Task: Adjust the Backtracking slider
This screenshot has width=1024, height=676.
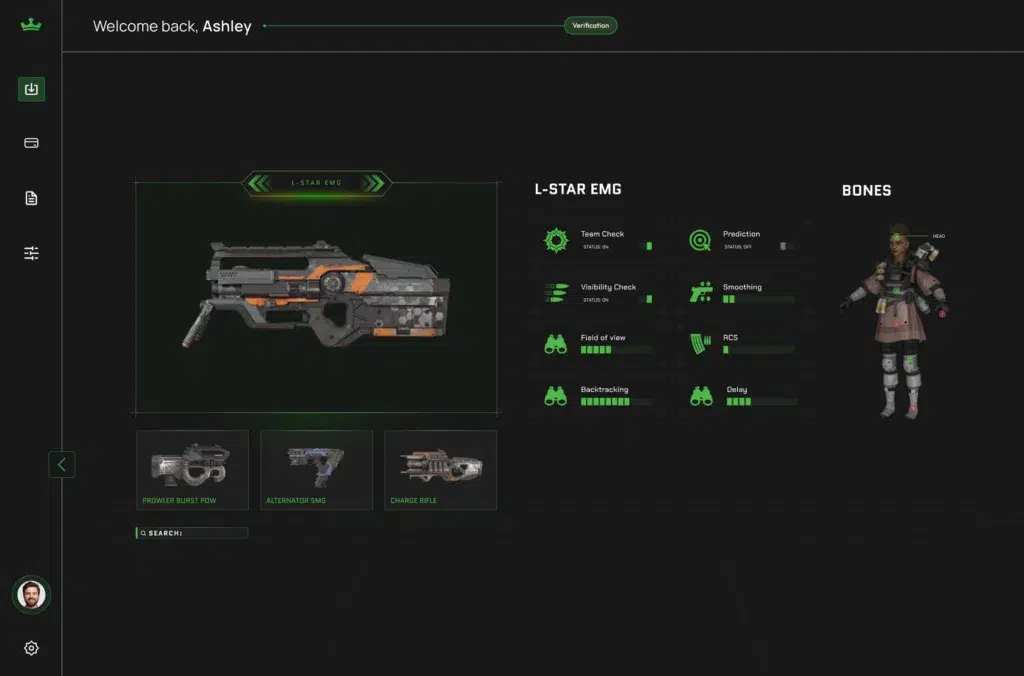Action: point(616,402)
